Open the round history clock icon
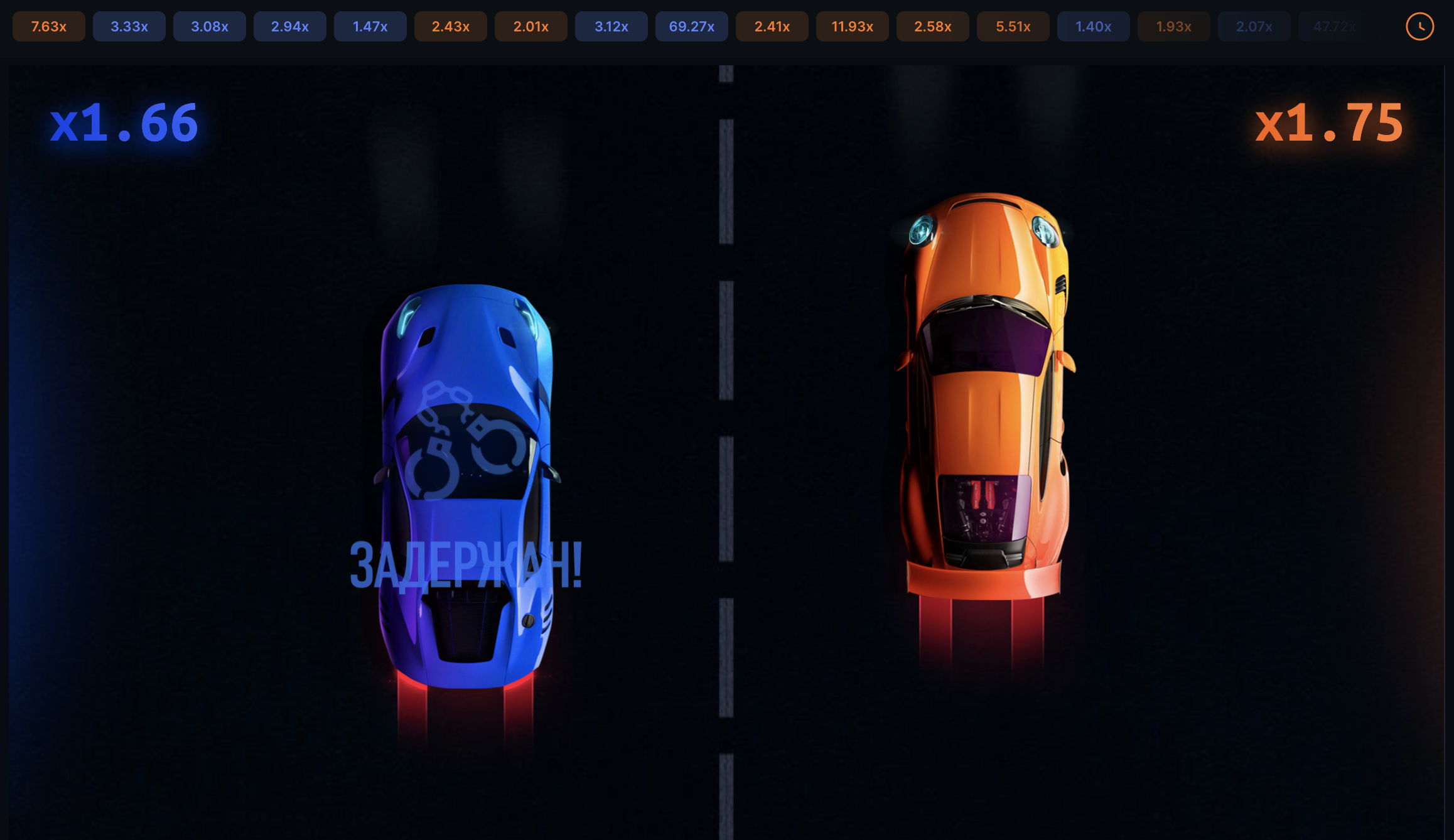Image resolution: width=1454 pixels, height=840 pixels. pyautogui.click(x=1419, y=26)
